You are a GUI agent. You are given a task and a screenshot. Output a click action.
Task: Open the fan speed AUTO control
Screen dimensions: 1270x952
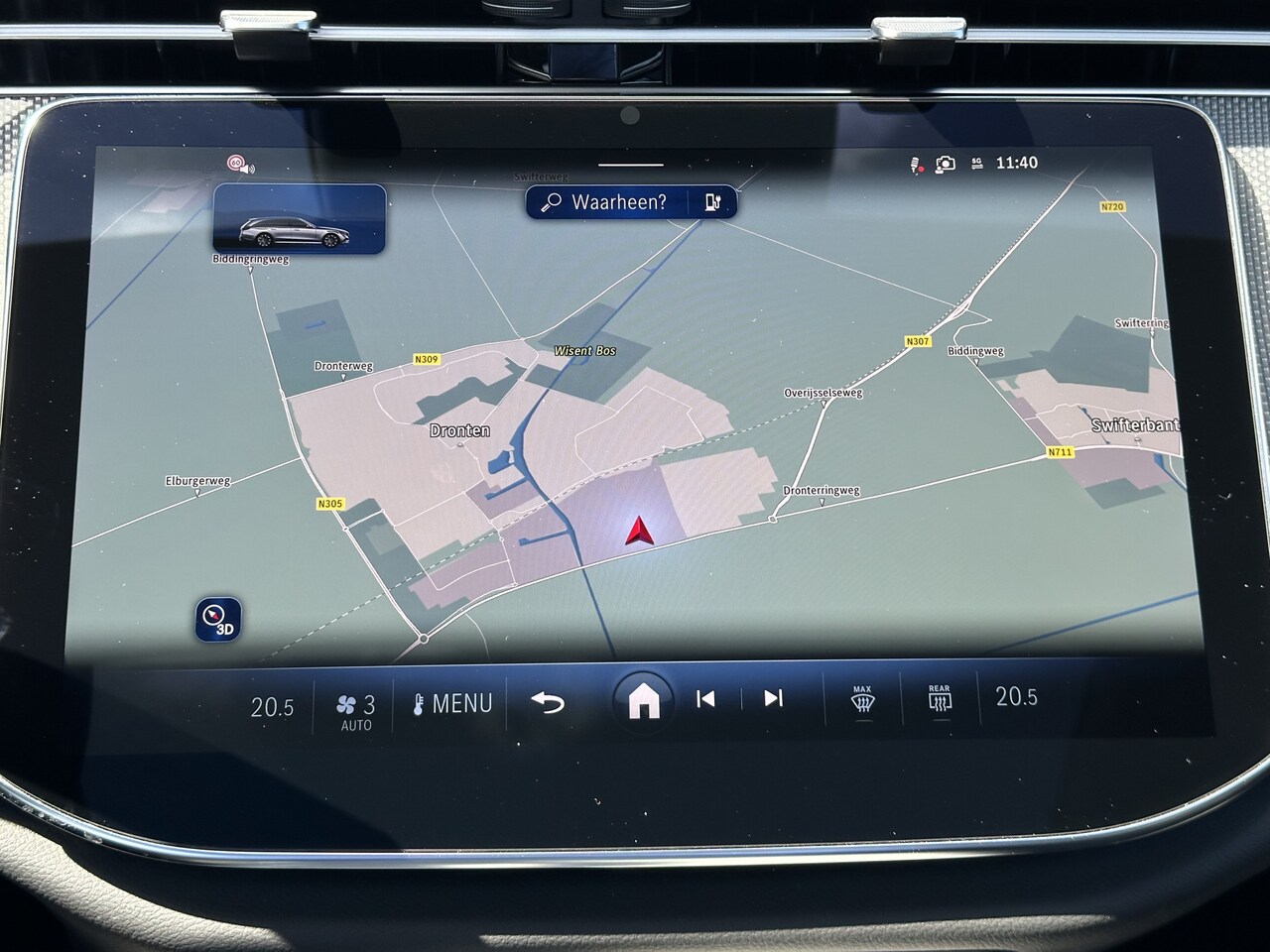tap(356, 710)
